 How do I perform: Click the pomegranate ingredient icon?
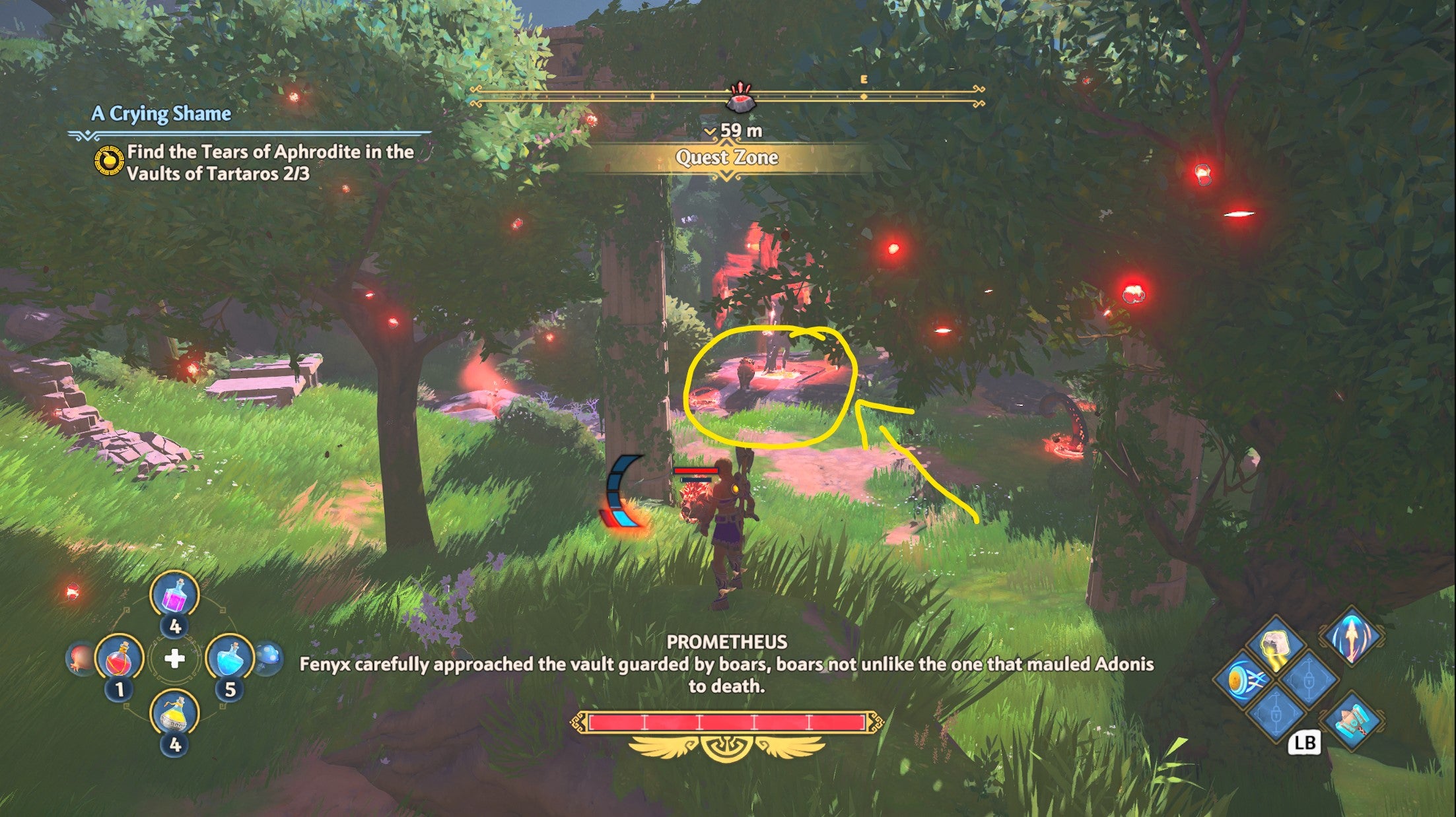[x=79, y=659]
